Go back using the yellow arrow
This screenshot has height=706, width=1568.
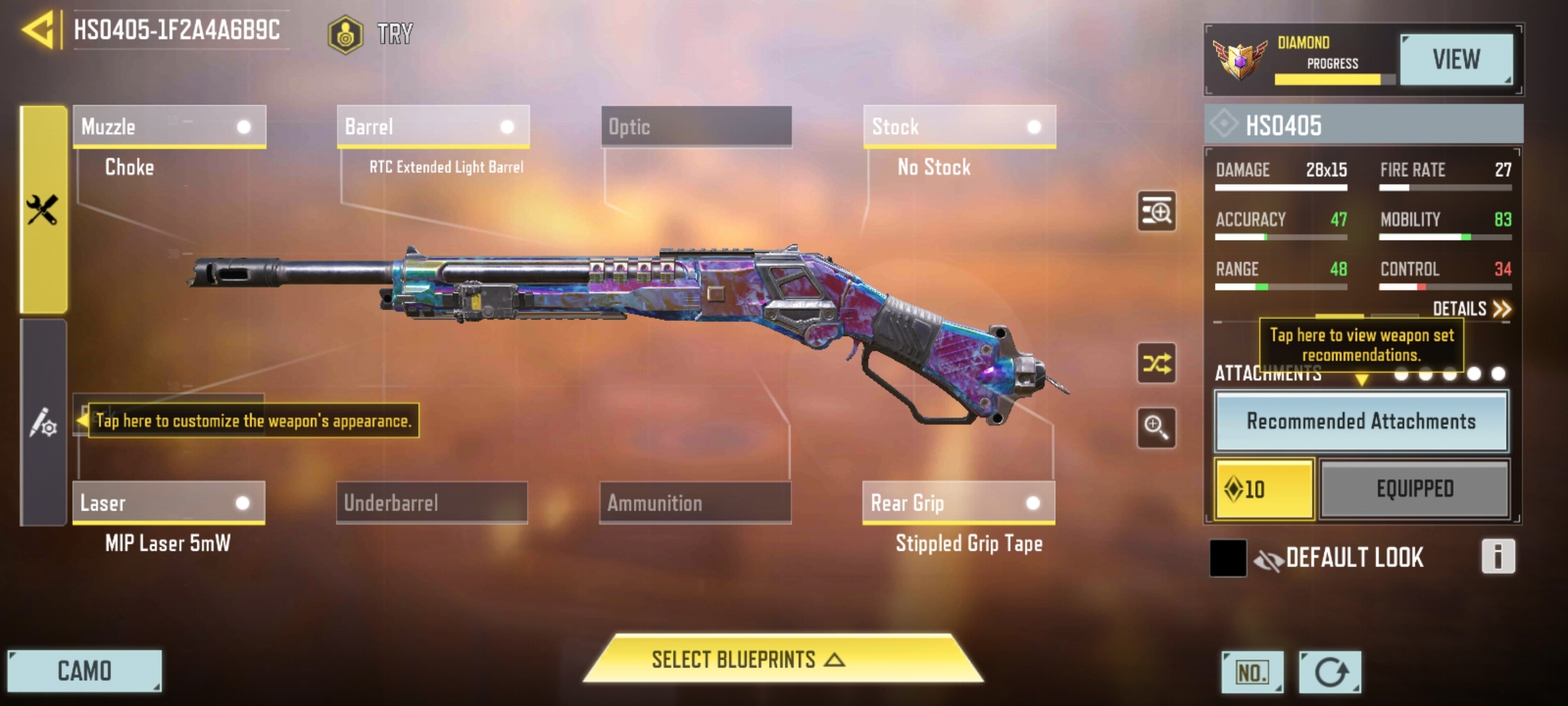point(38,31)
